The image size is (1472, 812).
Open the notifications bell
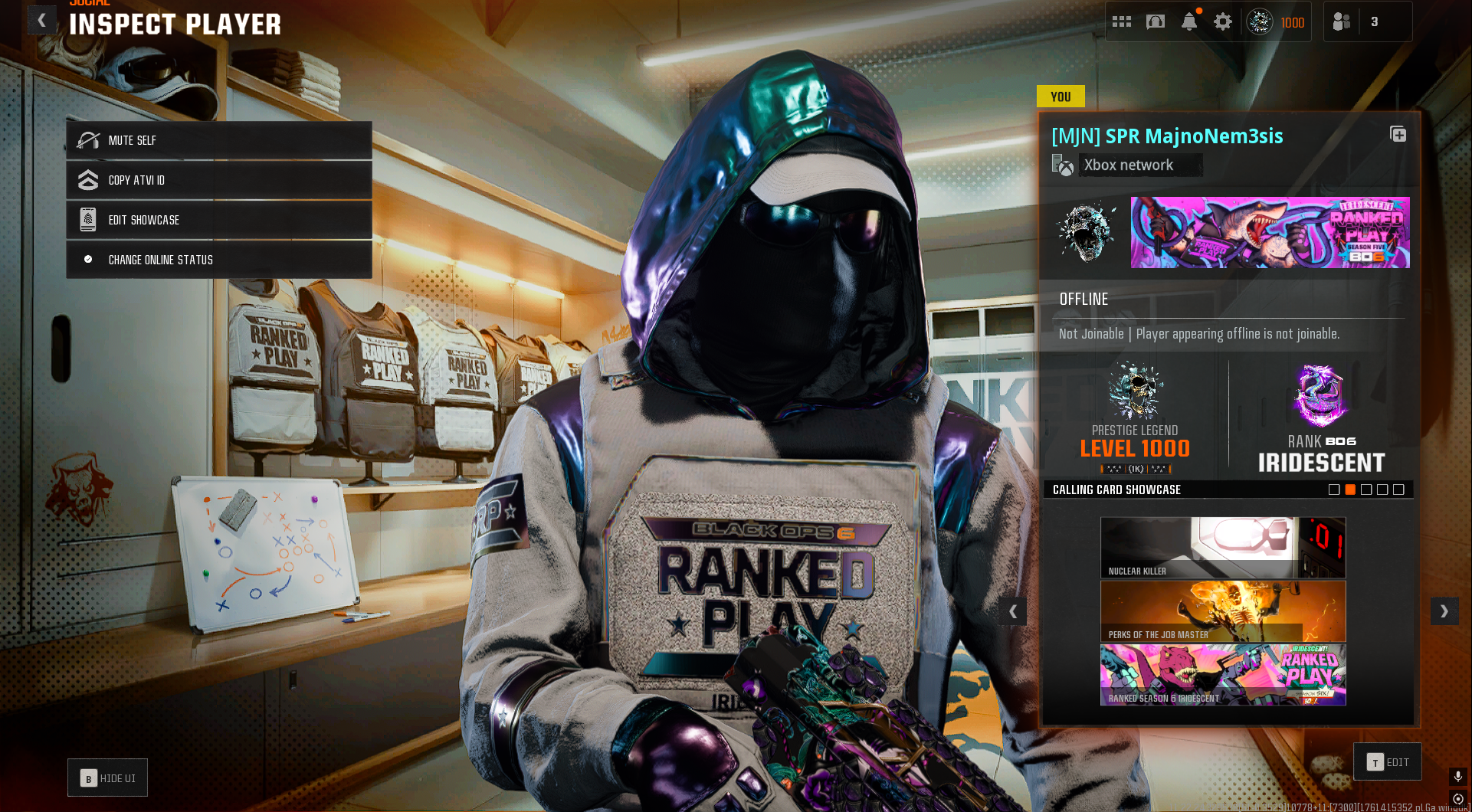pos(1189,21)
